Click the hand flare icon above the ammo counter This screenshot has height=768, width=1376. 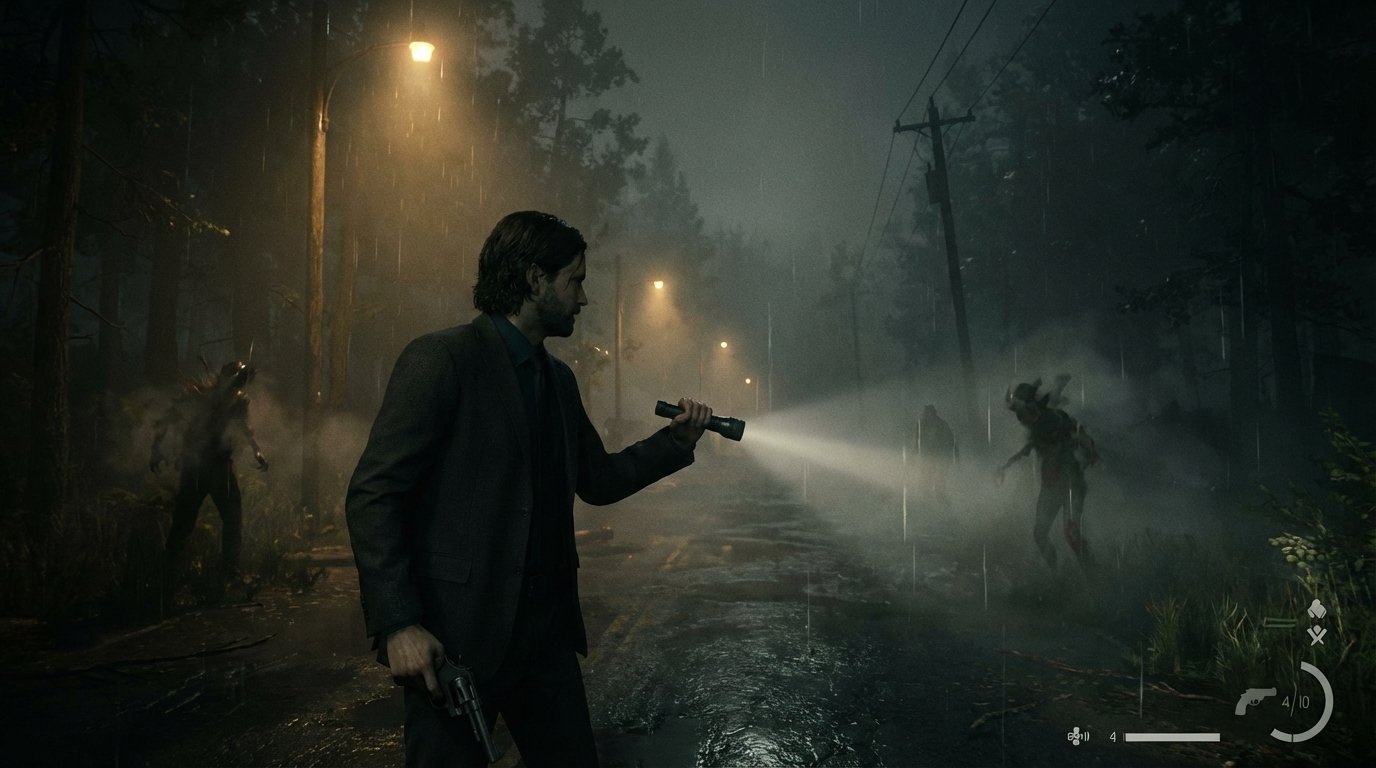(x=1317, y=608)
